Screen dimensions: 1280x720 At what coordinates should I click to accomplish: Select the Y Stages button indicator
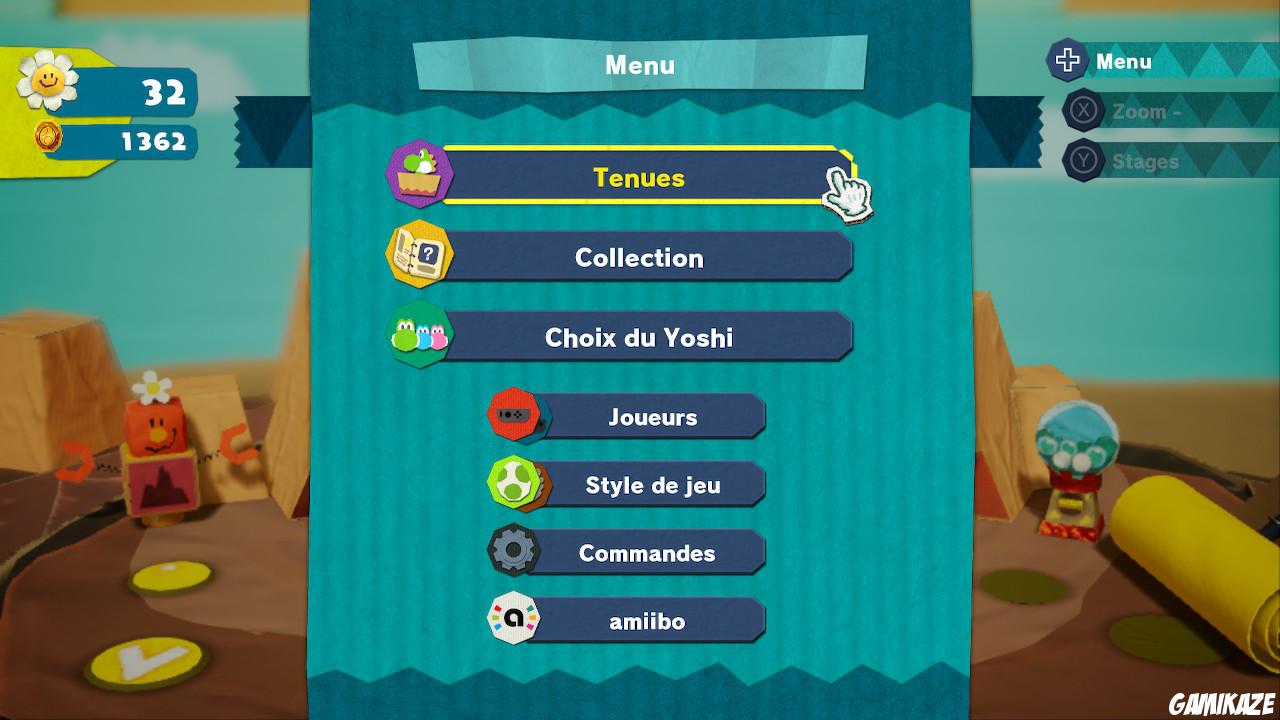1083,160
